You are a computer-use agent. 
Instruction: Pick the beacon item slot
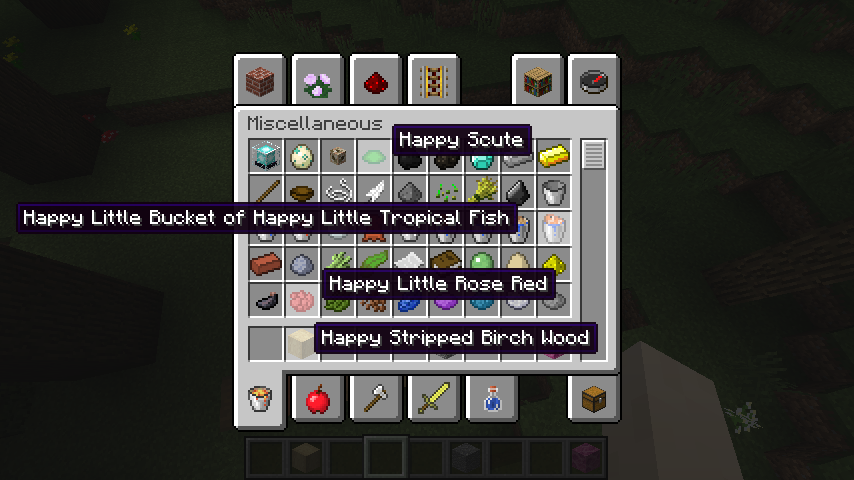266,156
